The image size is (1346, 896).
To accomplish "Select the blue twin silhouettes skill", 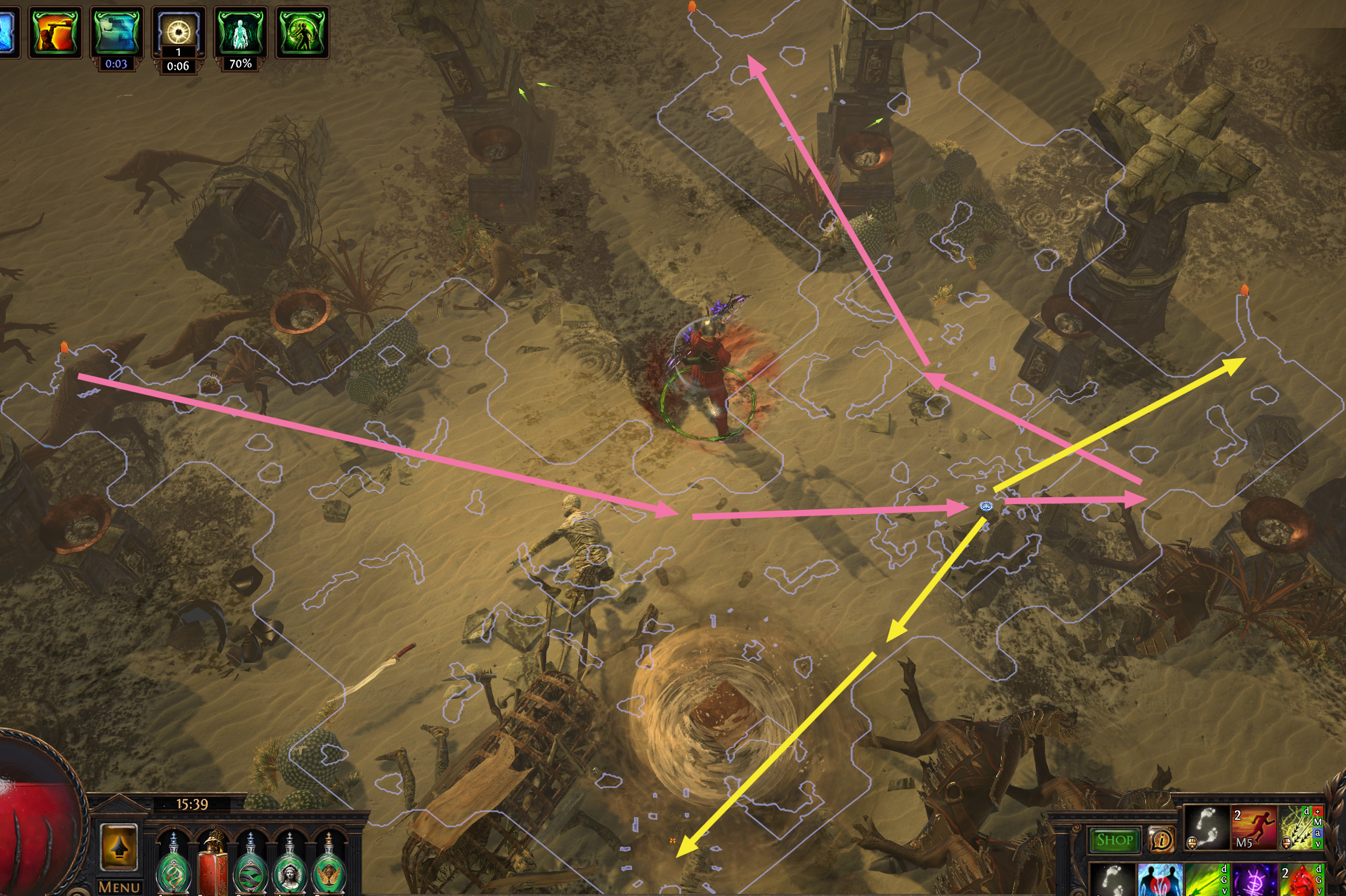I will click(x=1160, y=880).
